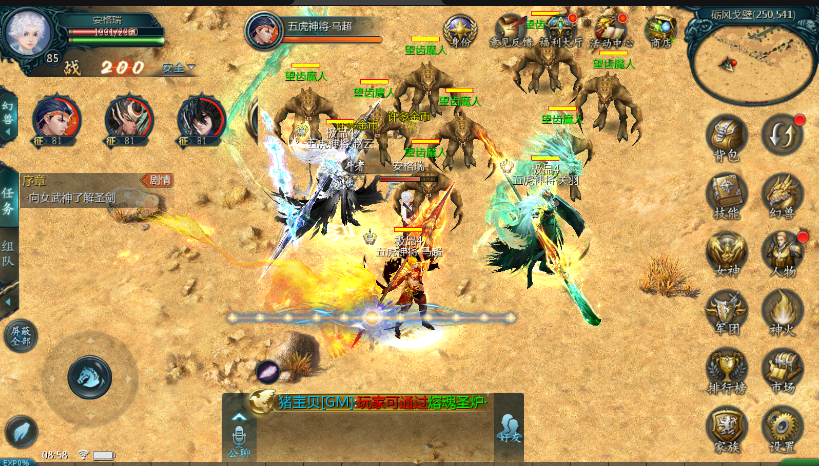Screen dimensions: 819x466
Task: Open the 身份 identity star badge
Action: coord(460,30)
